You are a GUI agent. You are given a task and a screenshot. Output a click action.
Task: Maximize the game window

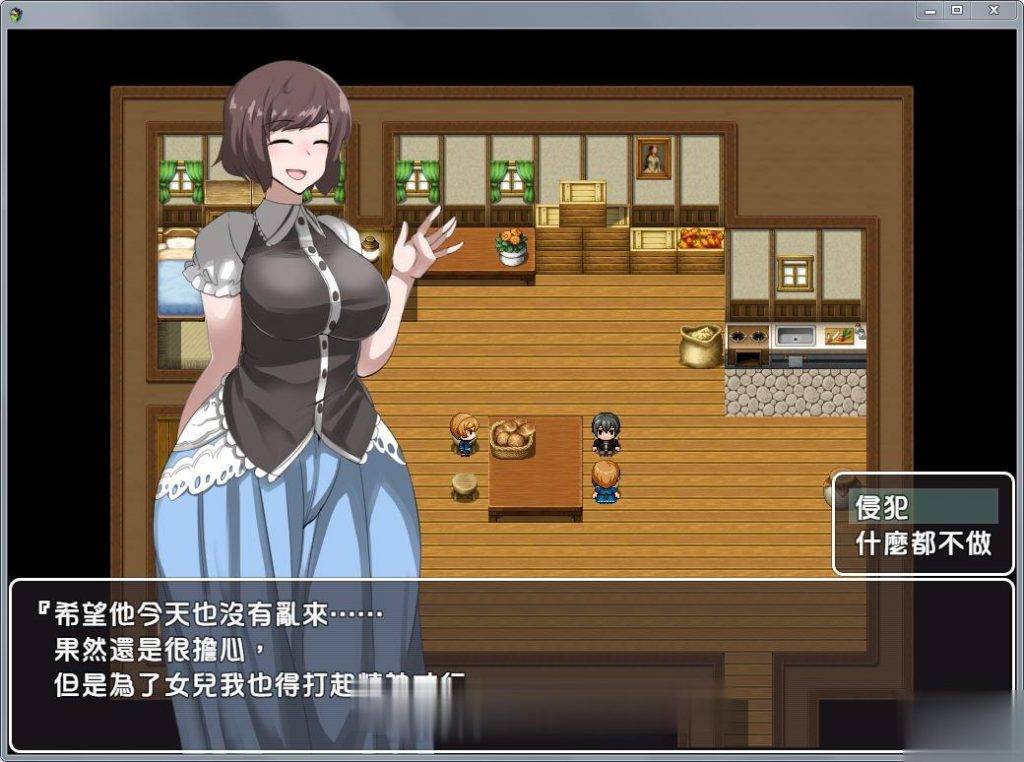click(957, 9)
